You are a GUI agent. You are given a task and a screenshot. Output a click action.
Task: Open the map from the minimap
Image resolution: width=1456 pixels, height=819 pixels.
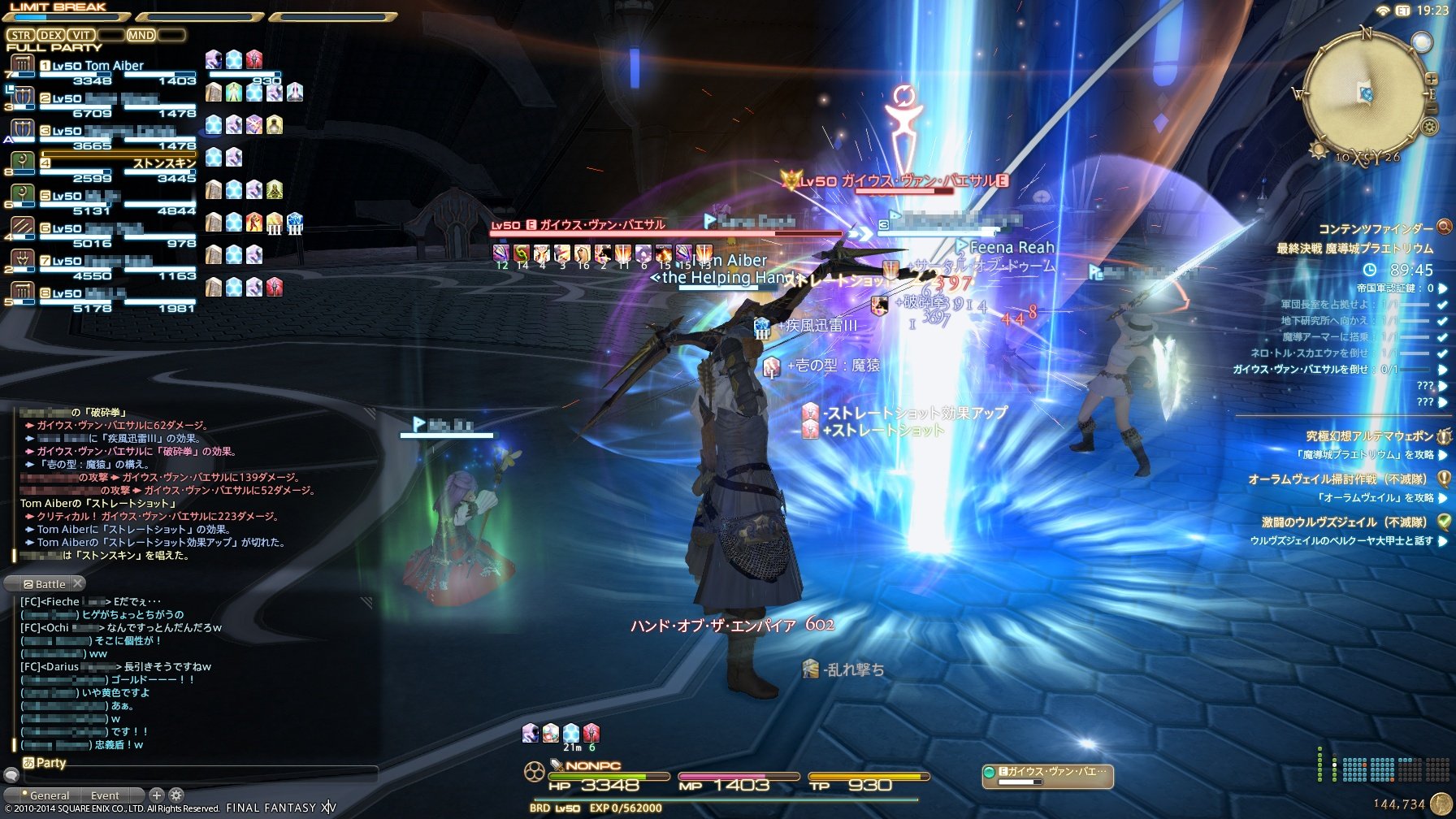point(1365,94)
